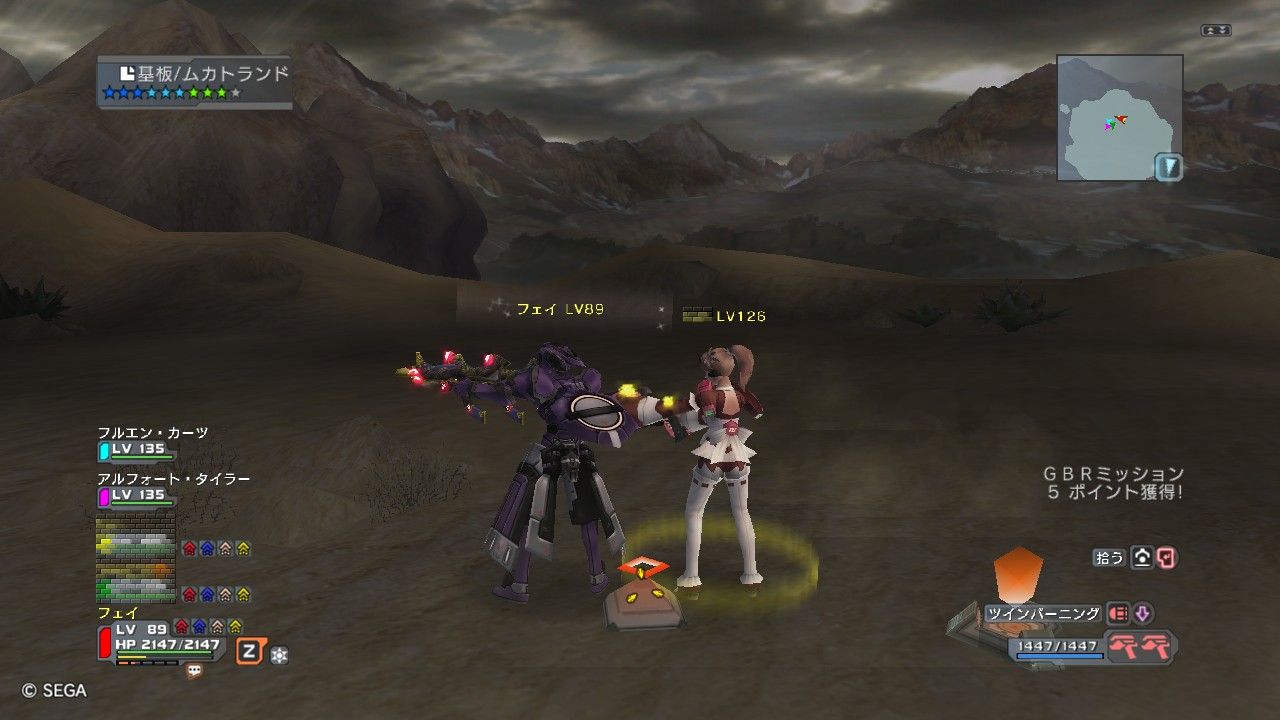
Task: Click the red bullet photon art icon
Action: click(1117, 614)
